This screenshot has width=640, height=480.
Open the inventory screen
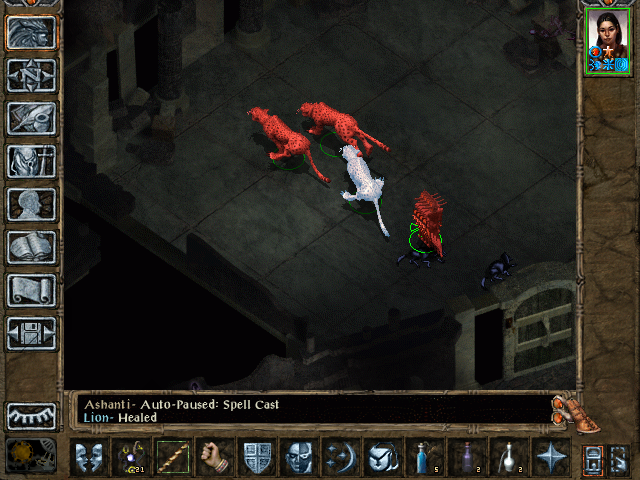[x=31, y=161]
